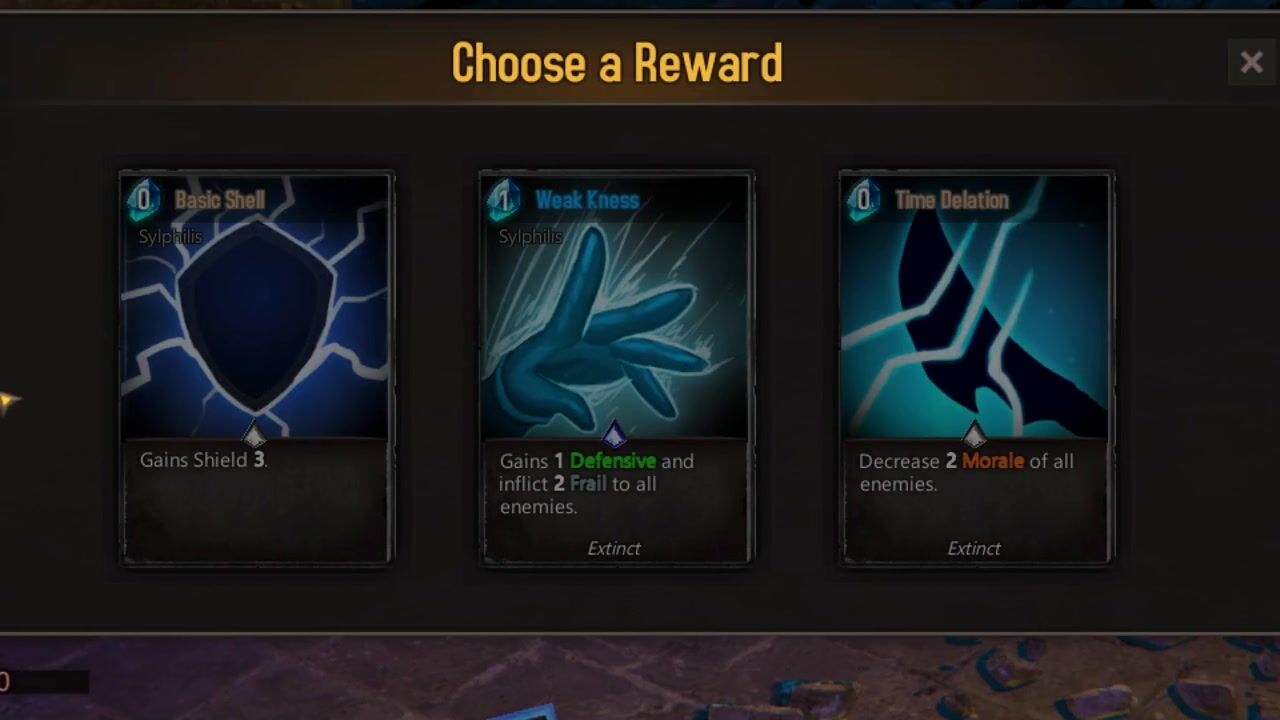
Task: Choose the Basic Shell card reward
Action: click(256, 368)
